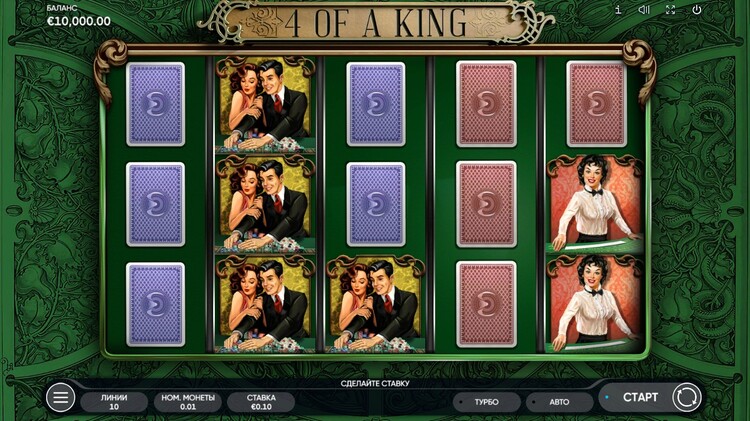Screen dimensions: 750x421
Task: Show the game info page
Action: point(617,10)
